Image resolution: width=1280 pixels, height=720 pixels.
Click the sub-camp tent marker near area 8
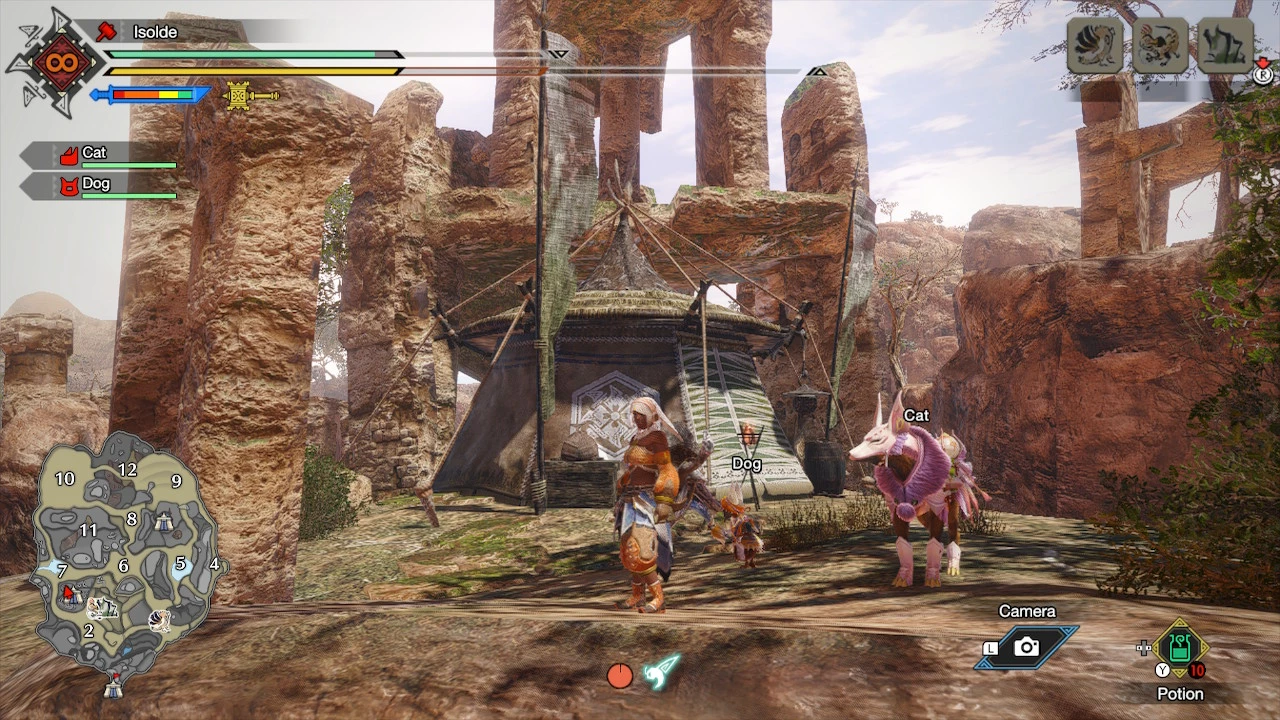click(x=164, y=521)
